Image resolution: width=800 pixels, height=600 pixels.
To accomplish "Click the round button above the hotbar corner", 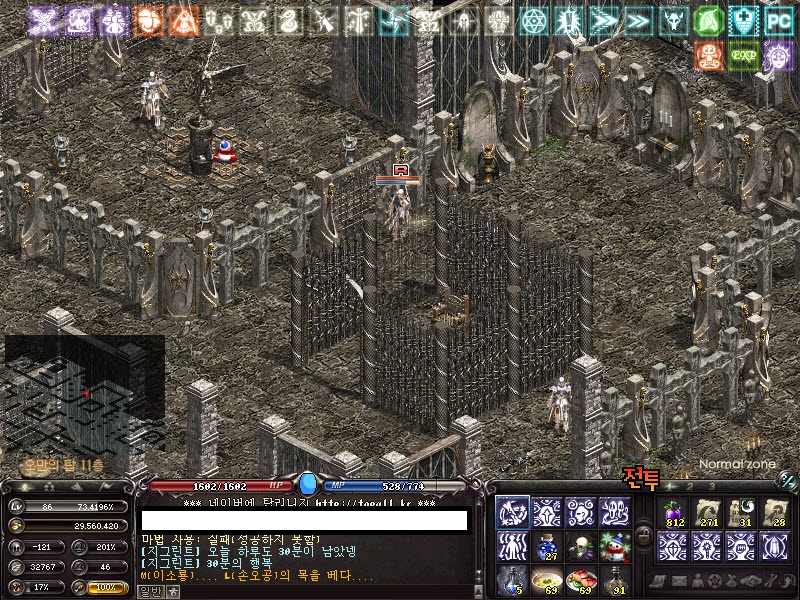I will pyautogui.click(x=787, y=481).
